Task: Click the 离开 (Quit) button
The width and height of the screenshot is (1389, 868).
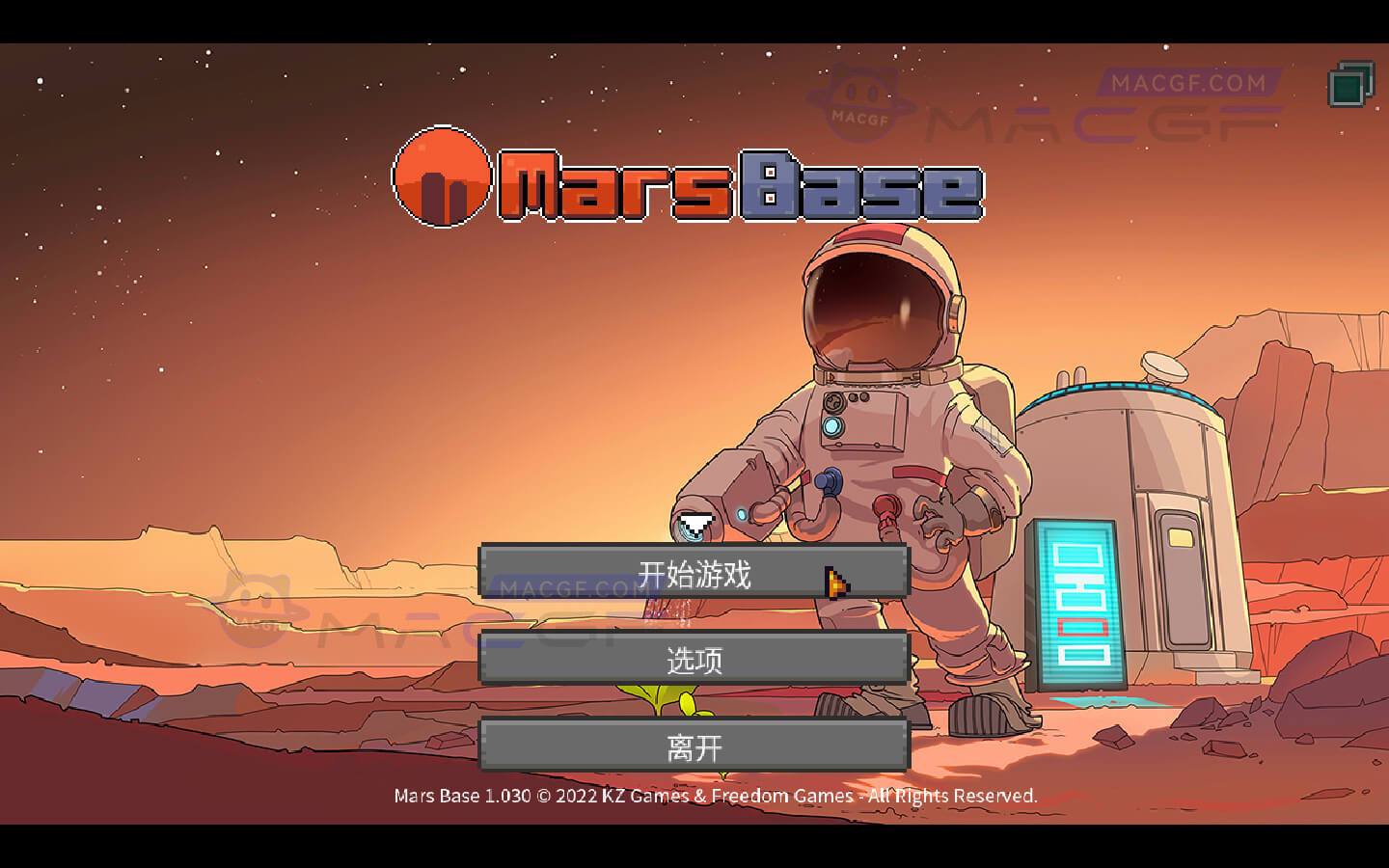Action: [x=694, y=746]
